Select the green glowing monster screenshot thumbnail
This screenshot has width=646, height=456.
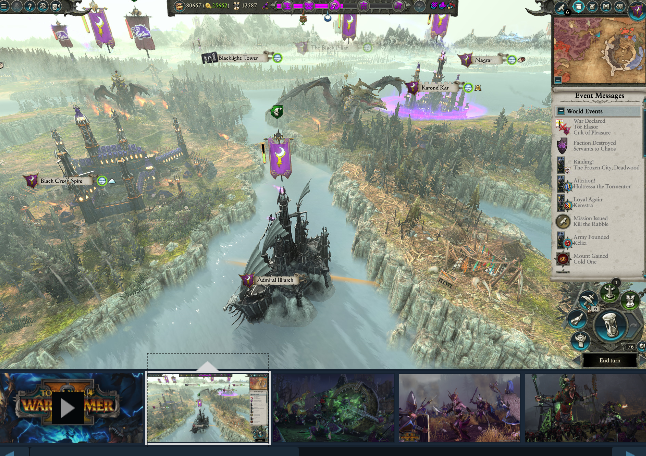click(x=334, y=408)
